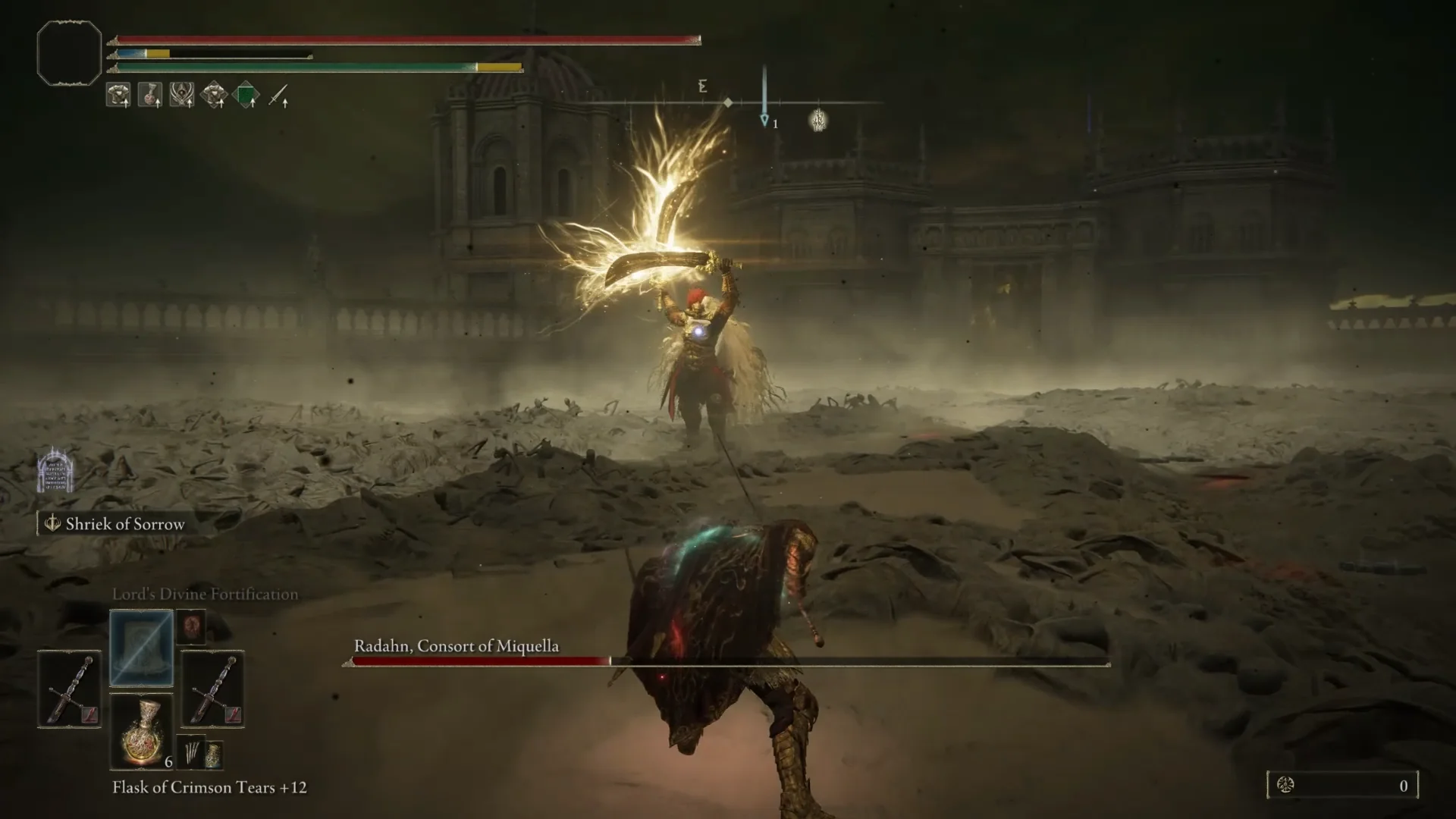Select the small throwing needles quick slot
The width and height of the screenshot is (1456, 819).
point(191,752)
